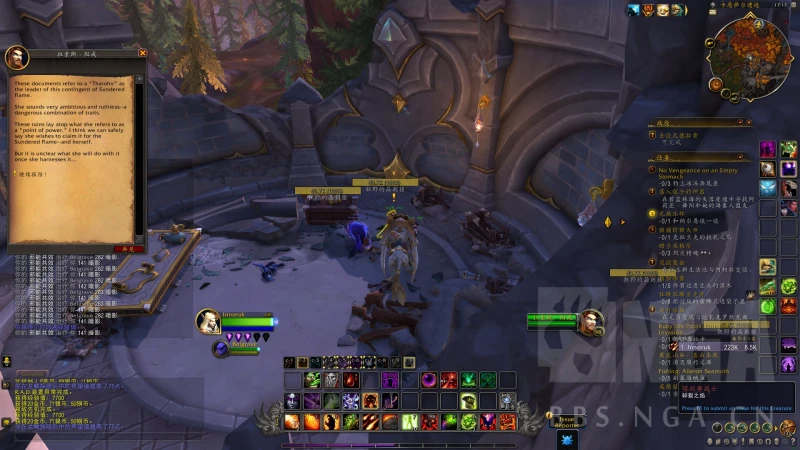Viewport: 800px width, 450px height.
Task: Click the red goodbye button under the parchment
Action: point(127,247)
